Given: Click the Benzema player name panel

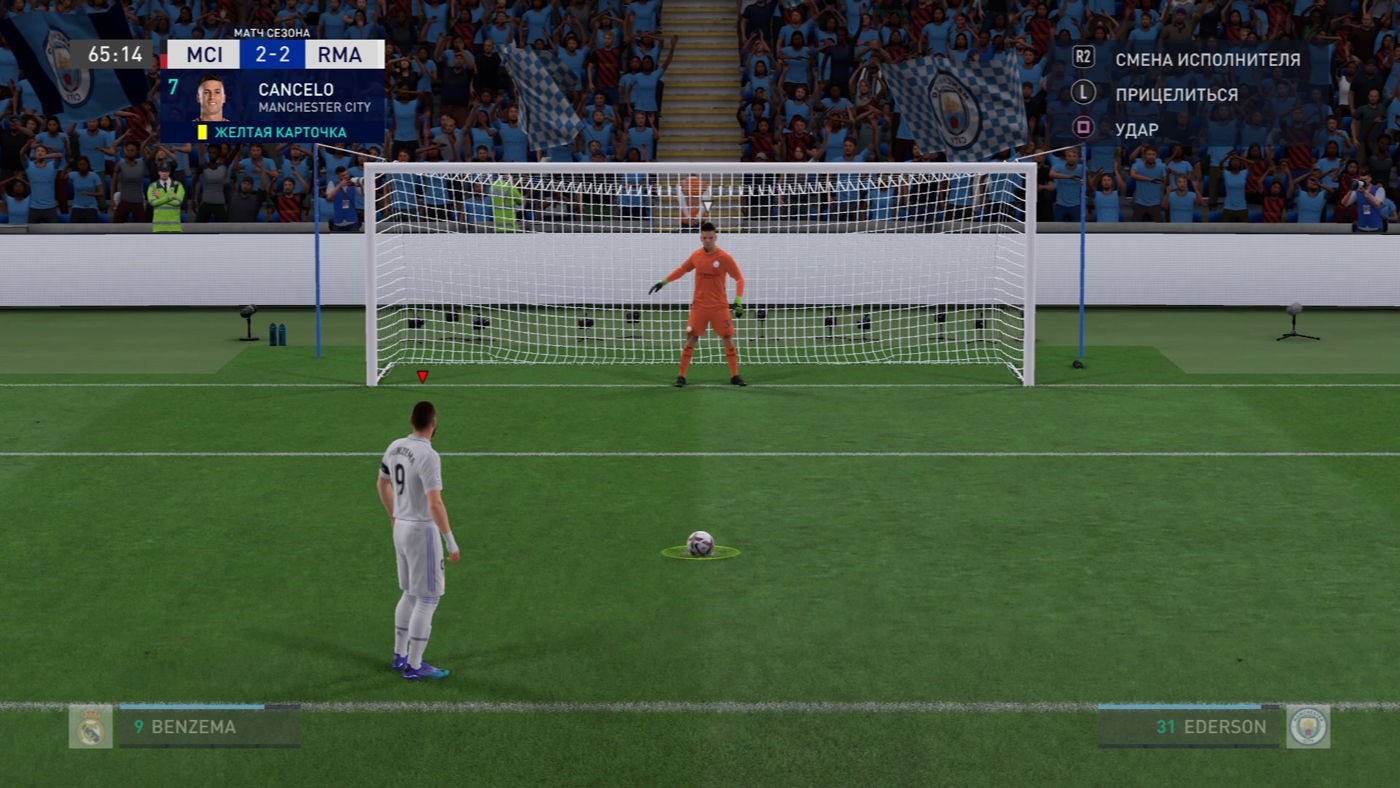Looking at the screenshot, I should click(209, 727).
